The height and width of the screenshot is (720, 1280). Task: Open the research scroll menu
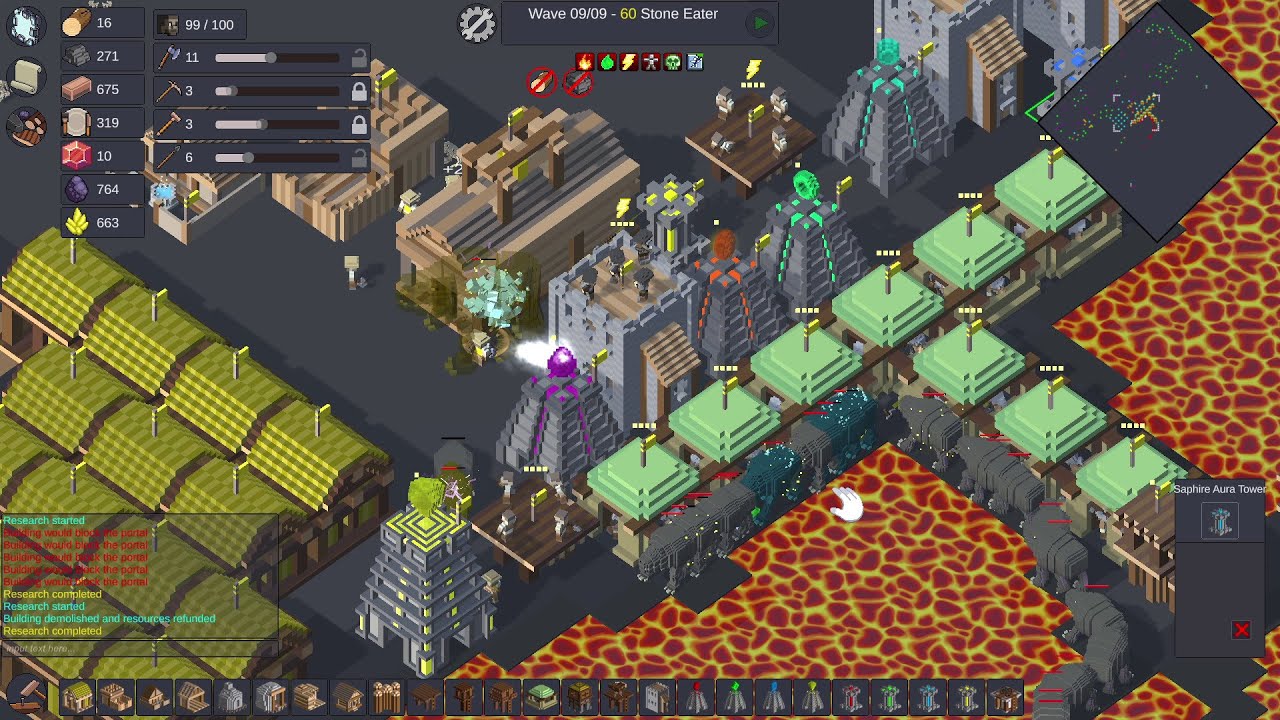(x=26, y=77)
